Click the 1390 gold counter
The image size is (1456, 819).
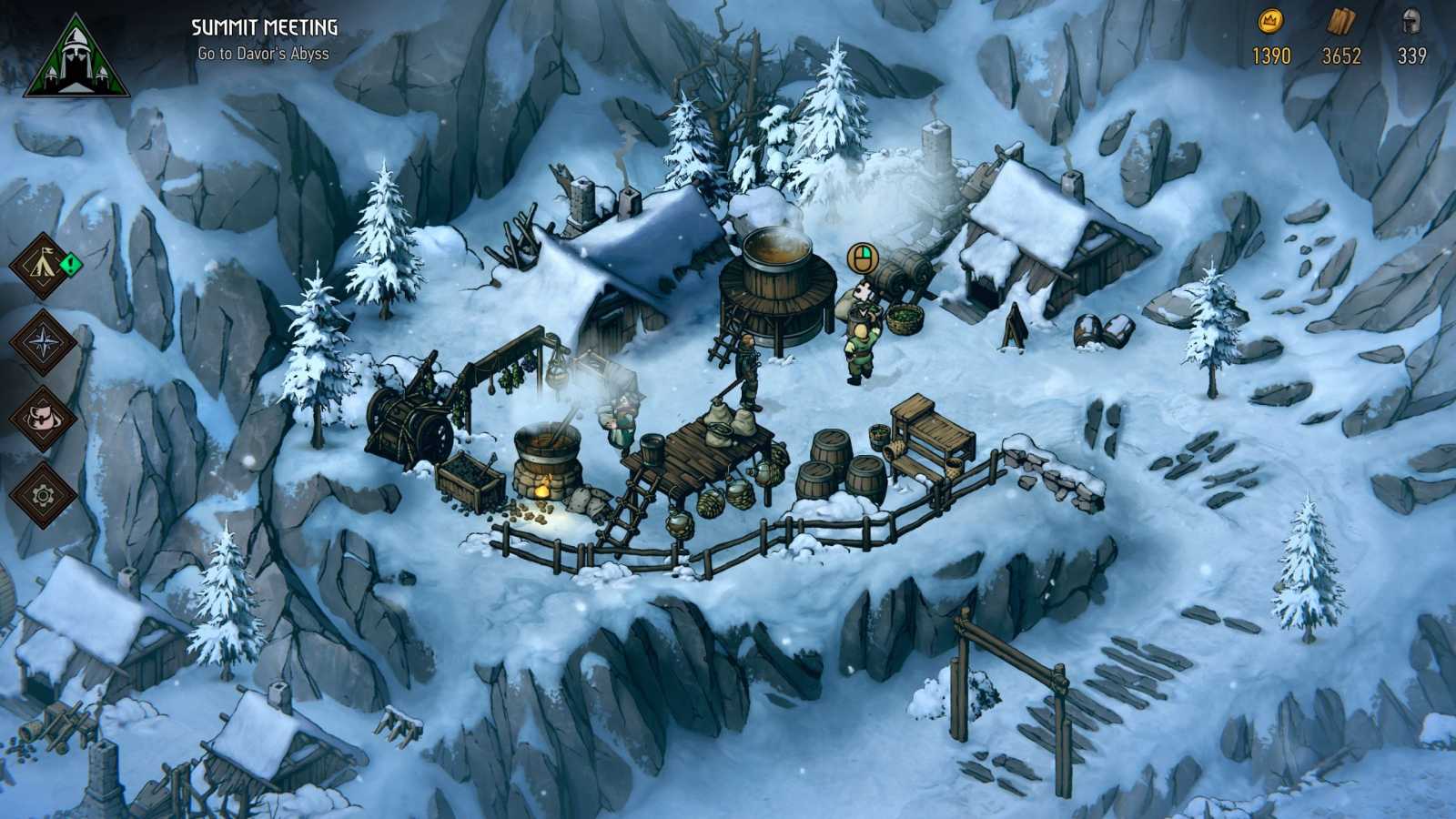[x=1270, y=55]
